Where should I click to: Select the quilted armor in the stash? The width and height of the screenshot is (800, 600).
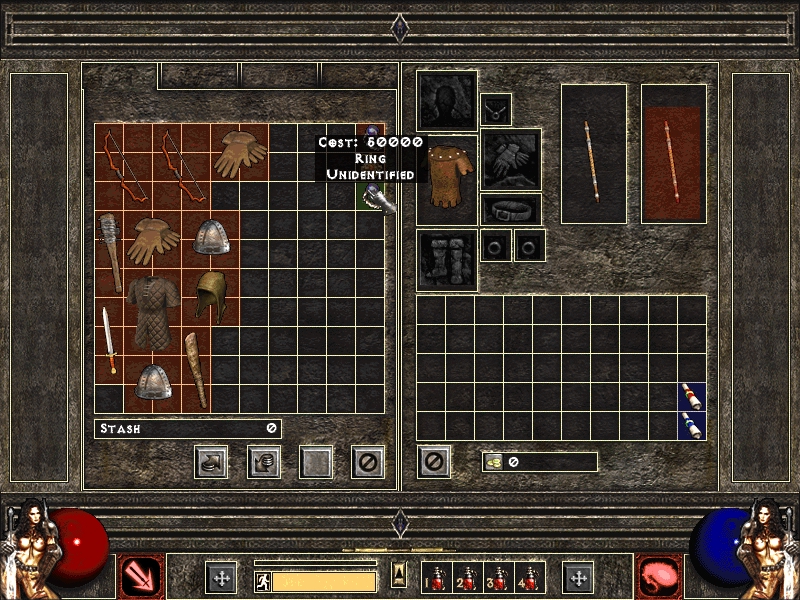pos(152,311)
